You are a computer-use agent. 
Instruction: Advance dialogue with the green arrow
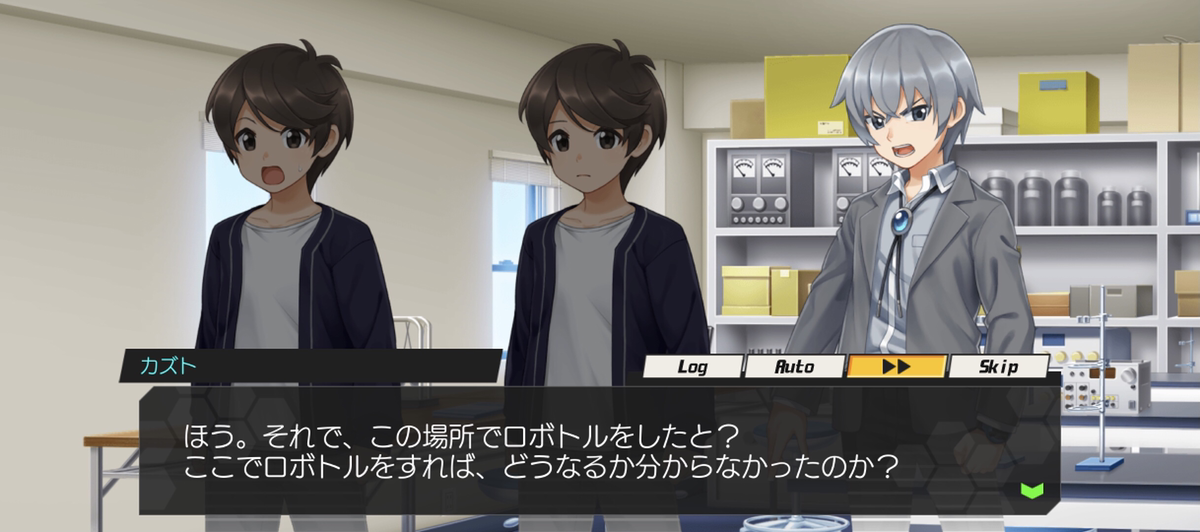(x=1031, y=490)
